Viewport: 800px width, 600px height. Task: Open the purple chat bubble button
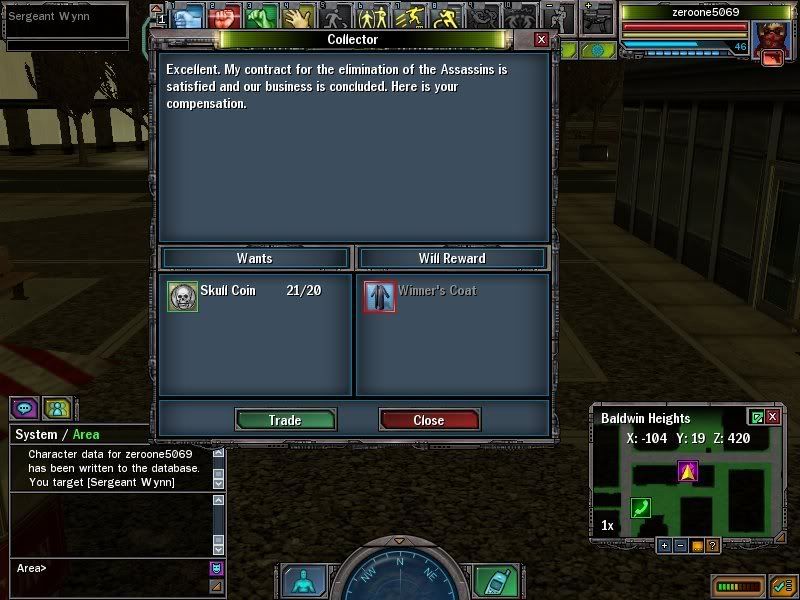click(x=24, y=408)
